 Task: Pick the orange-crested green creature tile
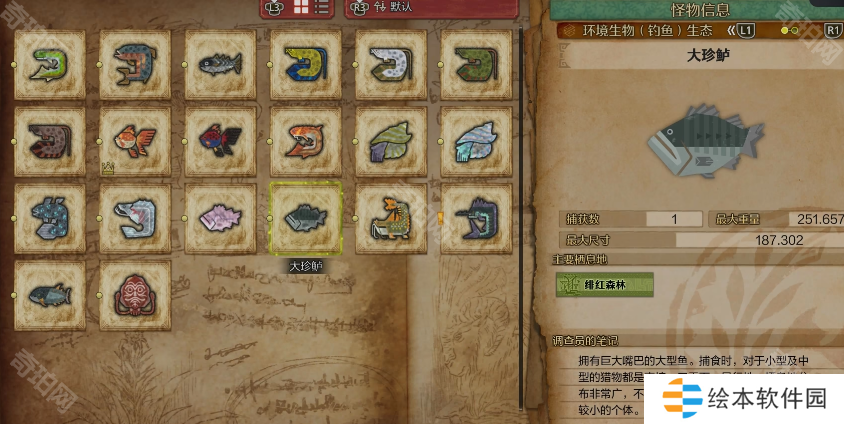tap(391, 217)
